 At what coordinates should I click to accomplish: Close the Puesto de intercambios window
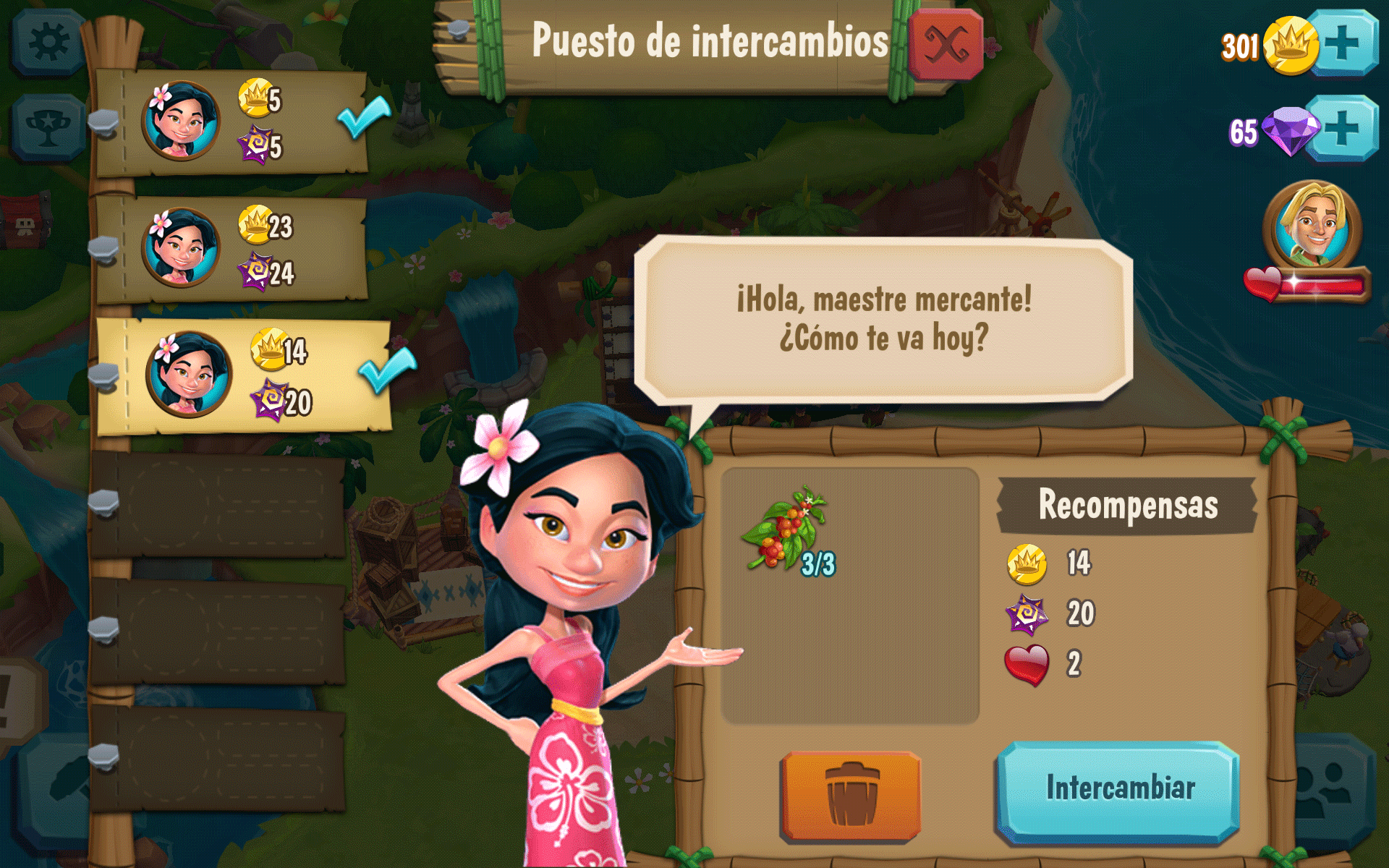(945, 44)
